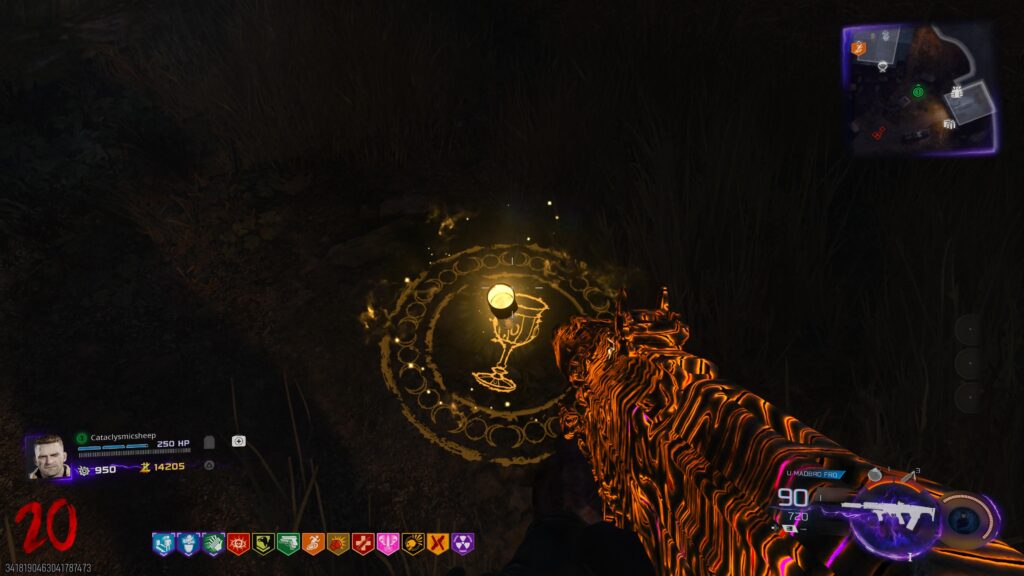Click the purple radiation symbol perk

pyautogui.click(x=463, y=544)
